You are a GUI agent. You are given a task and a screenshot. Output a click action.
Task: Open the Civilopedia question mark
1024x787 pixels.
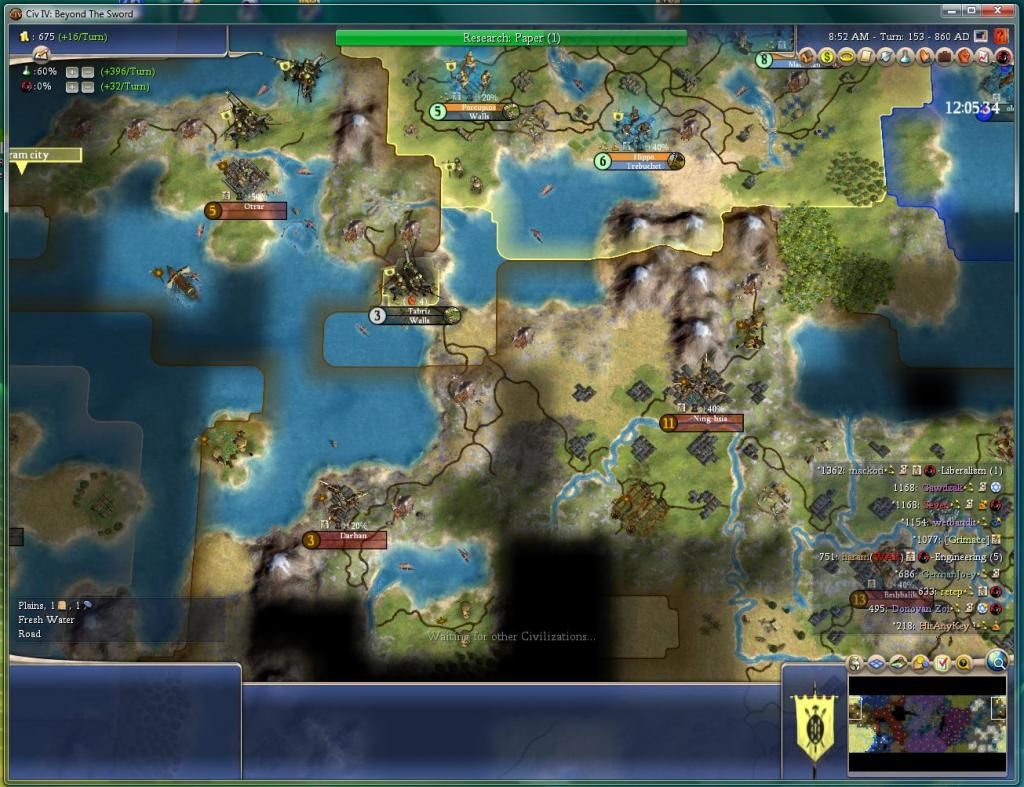1000,36
